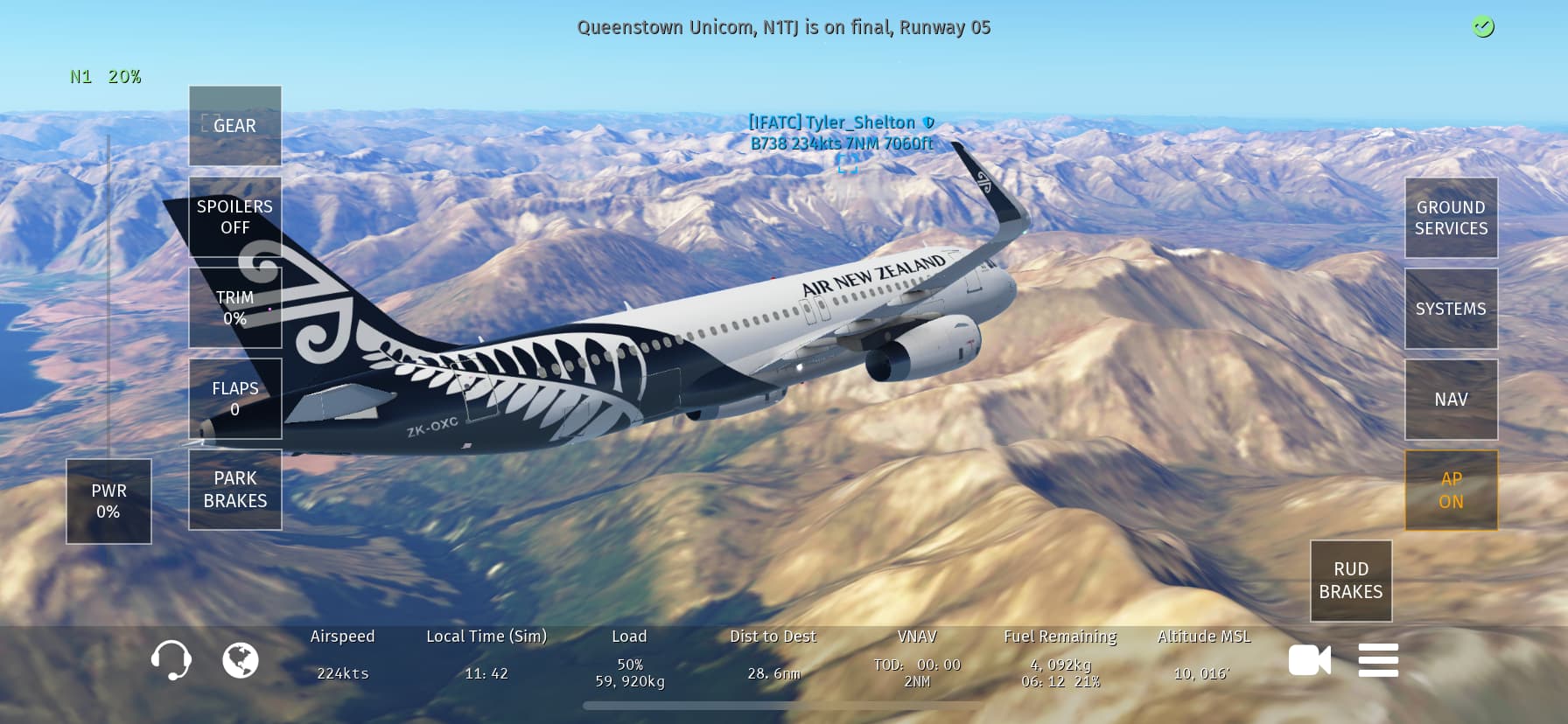Image resolution: width=1568 pixels, height=724 pixels.
Task: Select the Tyler_Shelton aircraft label
Action: (841, 133)
